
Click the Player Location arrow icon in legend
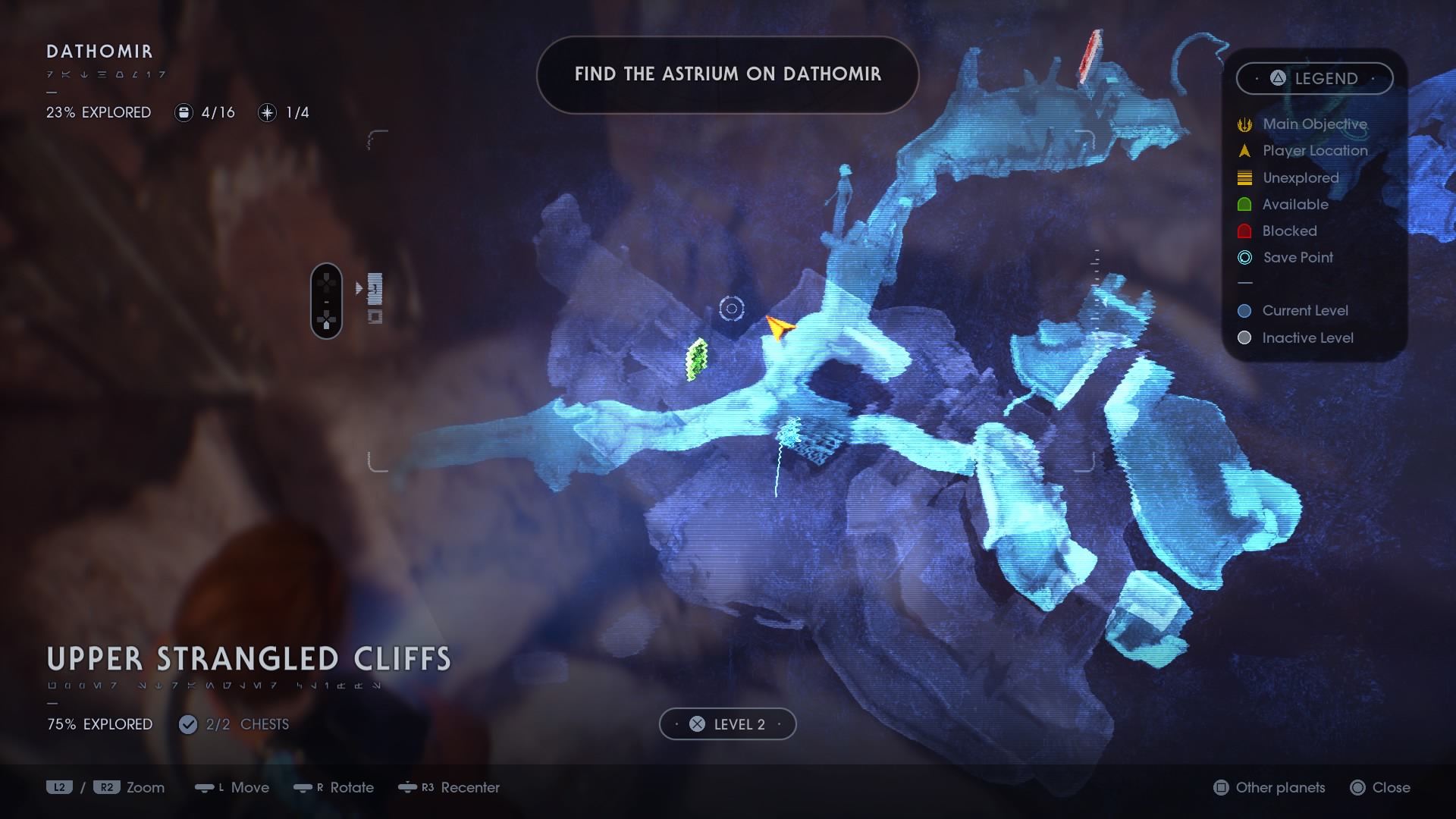[1244, 150]
